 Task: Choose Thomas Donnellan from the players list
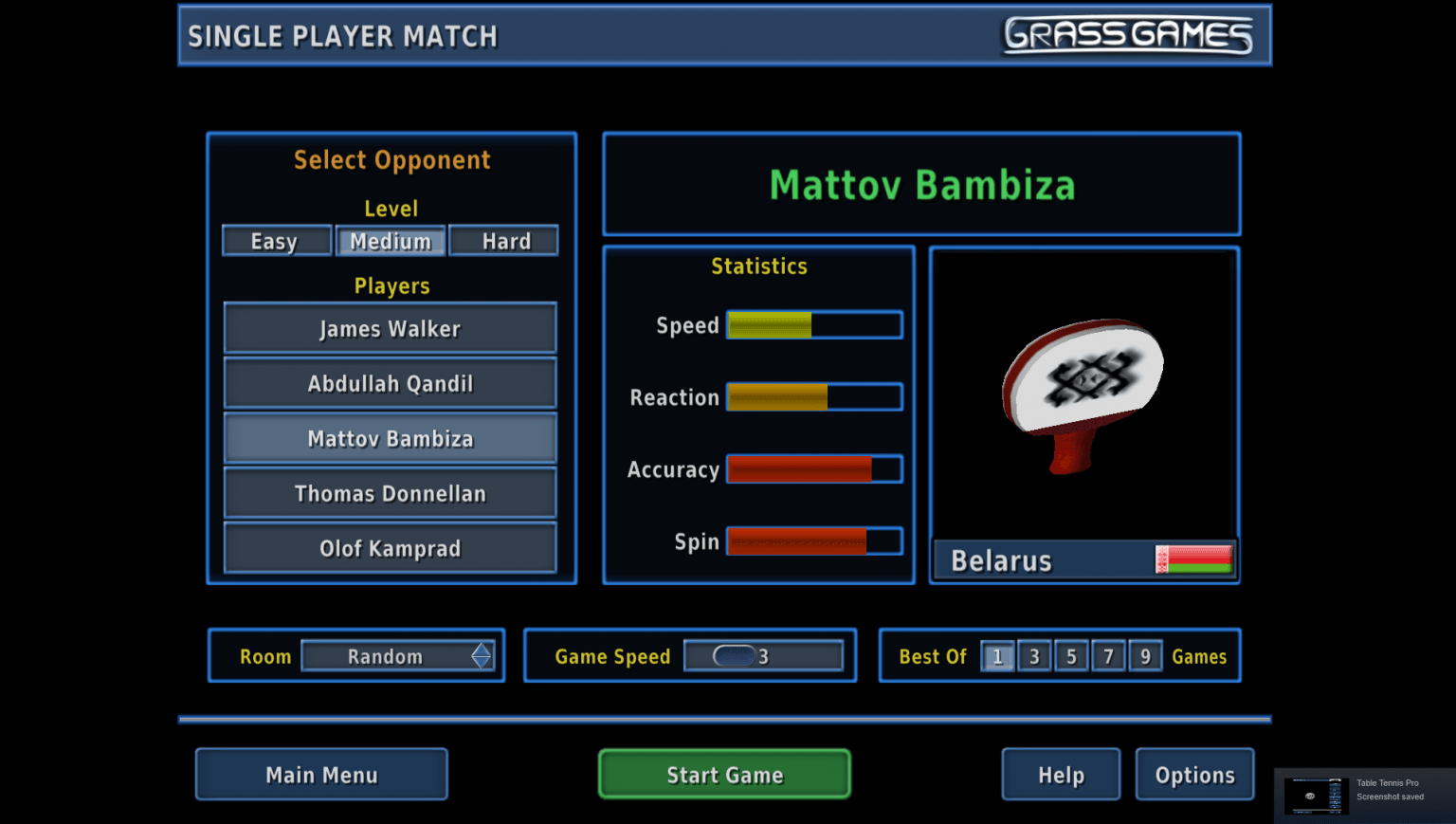390,493
